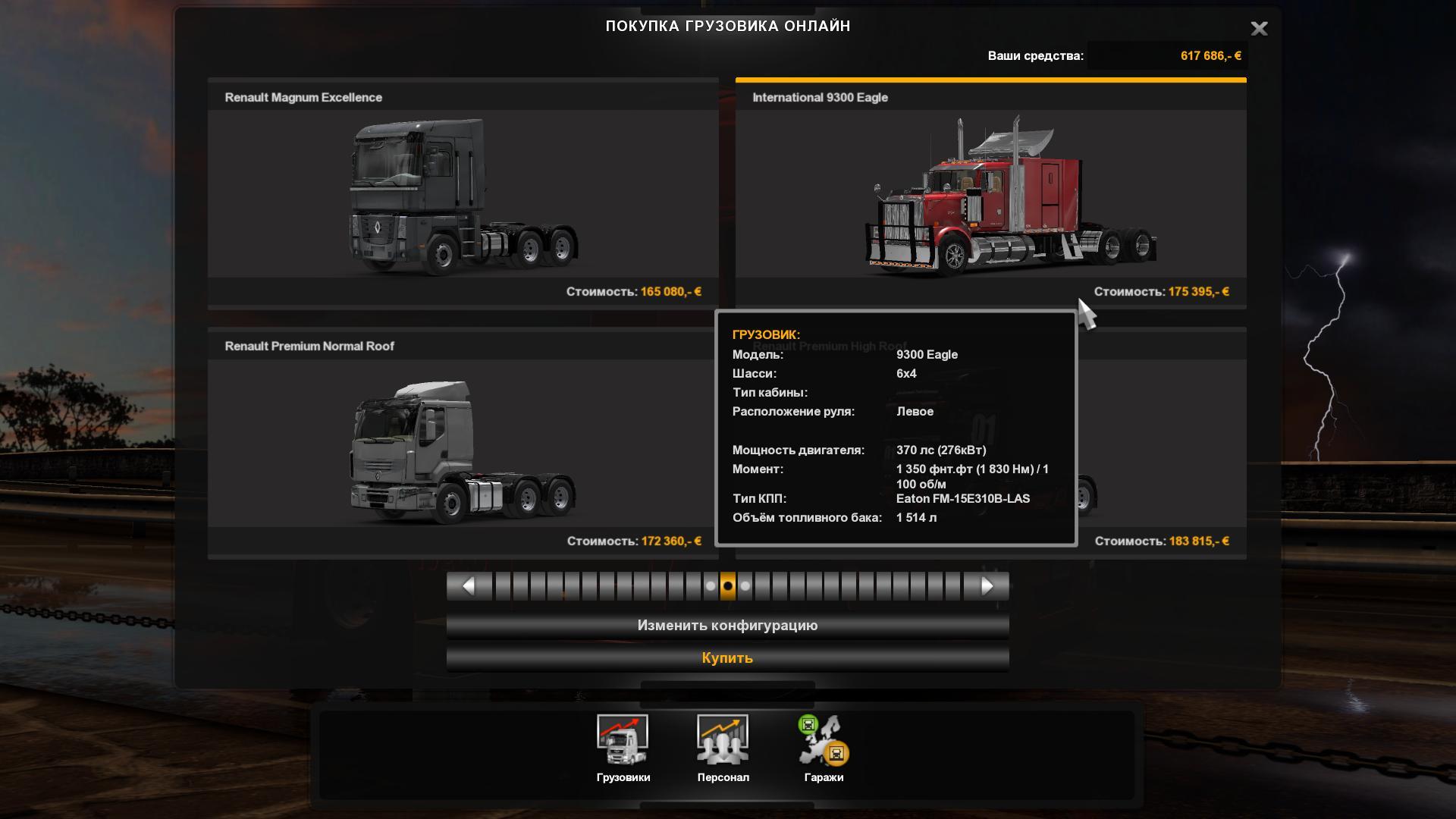This screenshot has width=1456, height=819.
Task: Close the online truck purchase window
Action: click(1259, 29)
